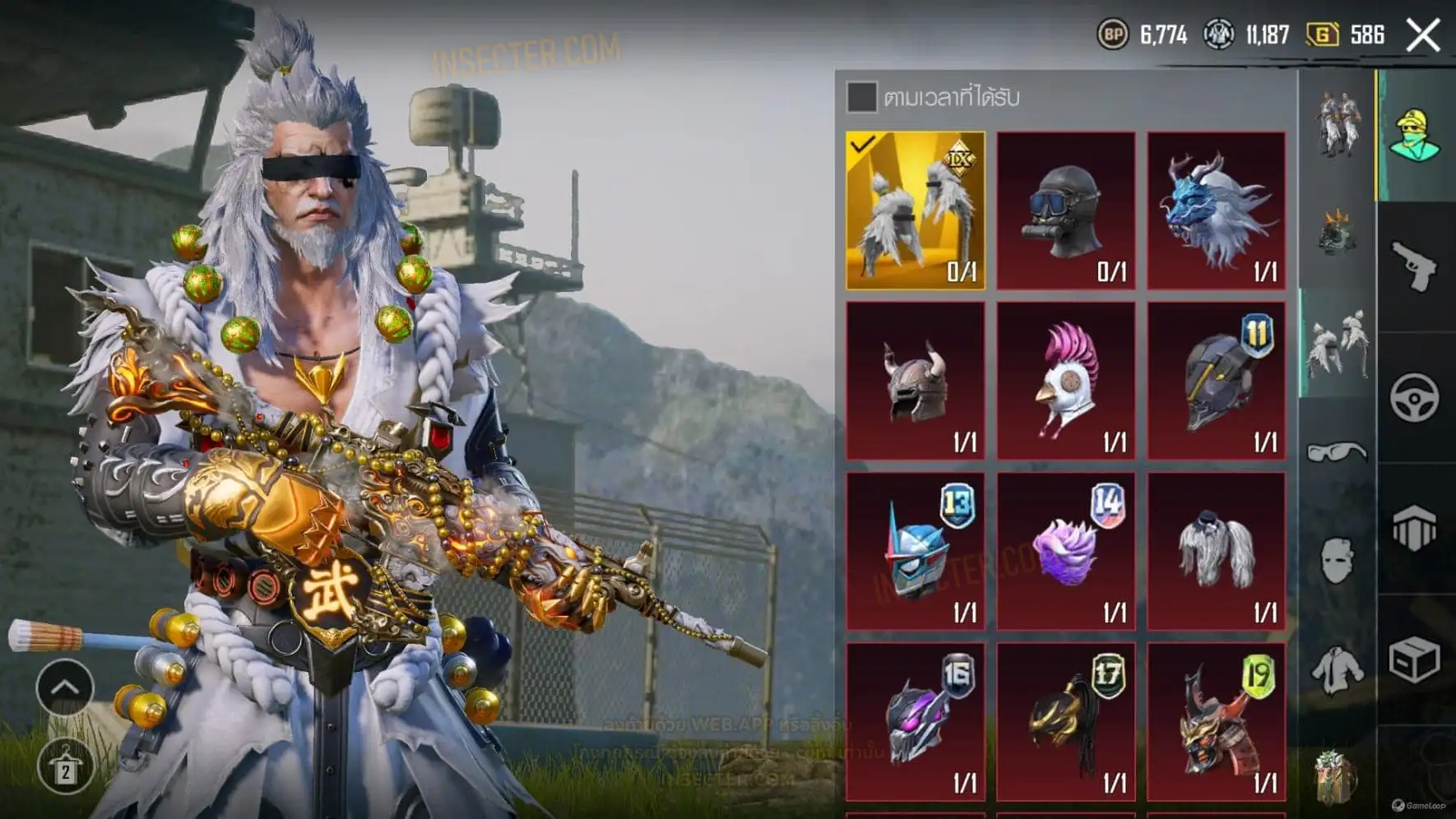The image size is (1456, 819).
Task: Toggle the sort-by-time-obtained checkbox
Action: pos(861,97)
